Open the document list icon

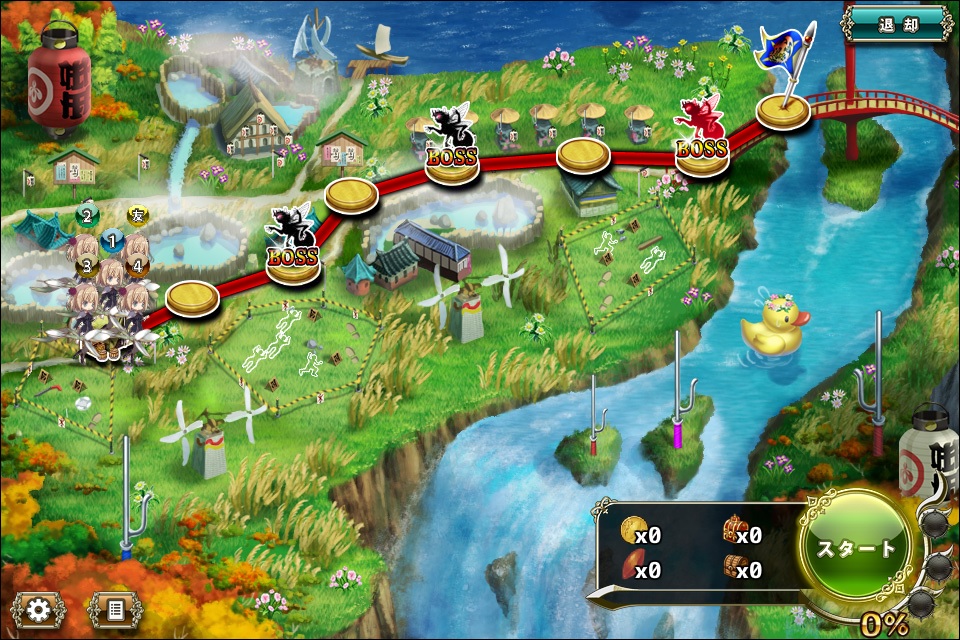pyautogui.click(x=114, y=608)
